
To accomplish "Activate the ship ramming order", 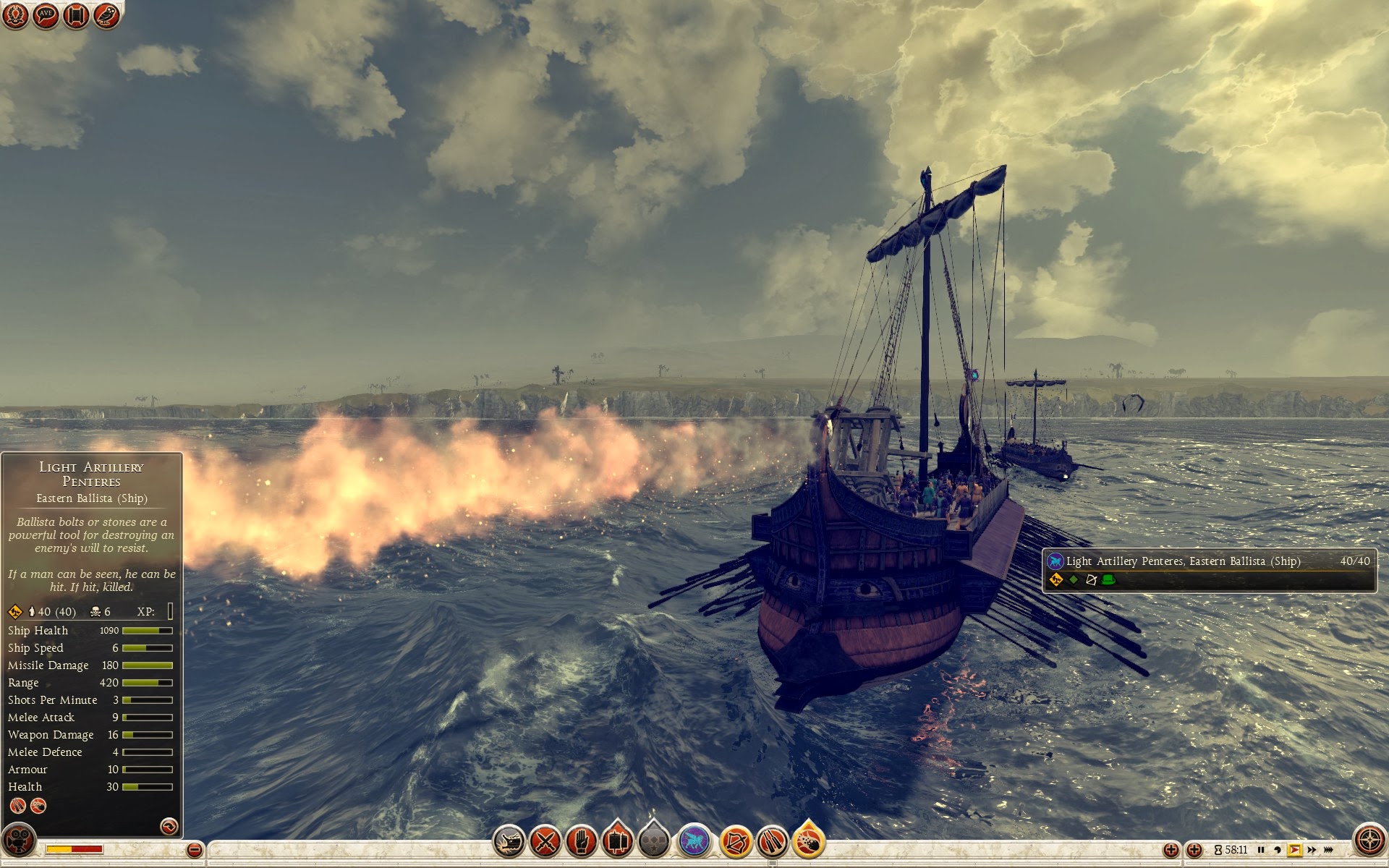I will click(509, 841).
